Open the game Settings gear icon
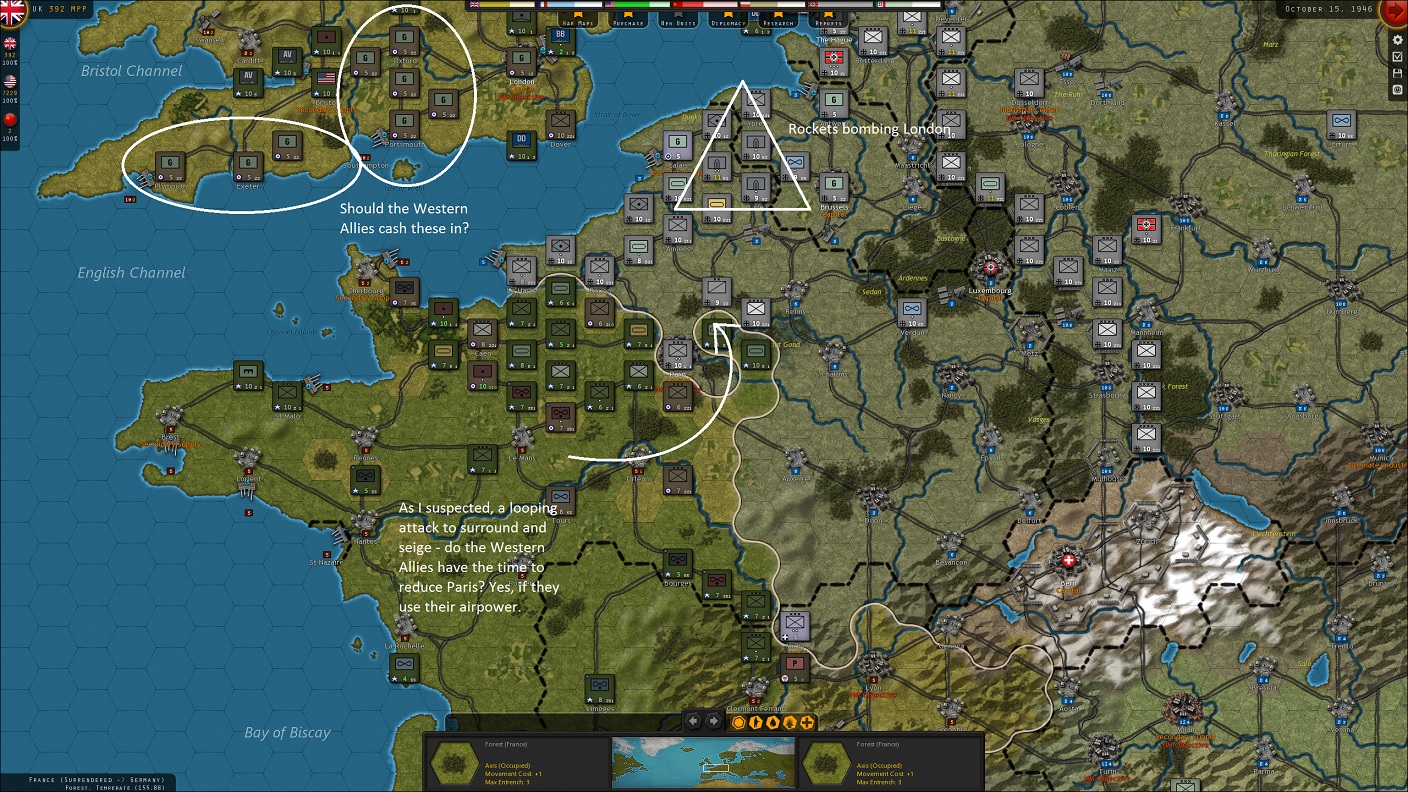The image size is (1408, 792). pyautogui.click(x=1397, y=40)
